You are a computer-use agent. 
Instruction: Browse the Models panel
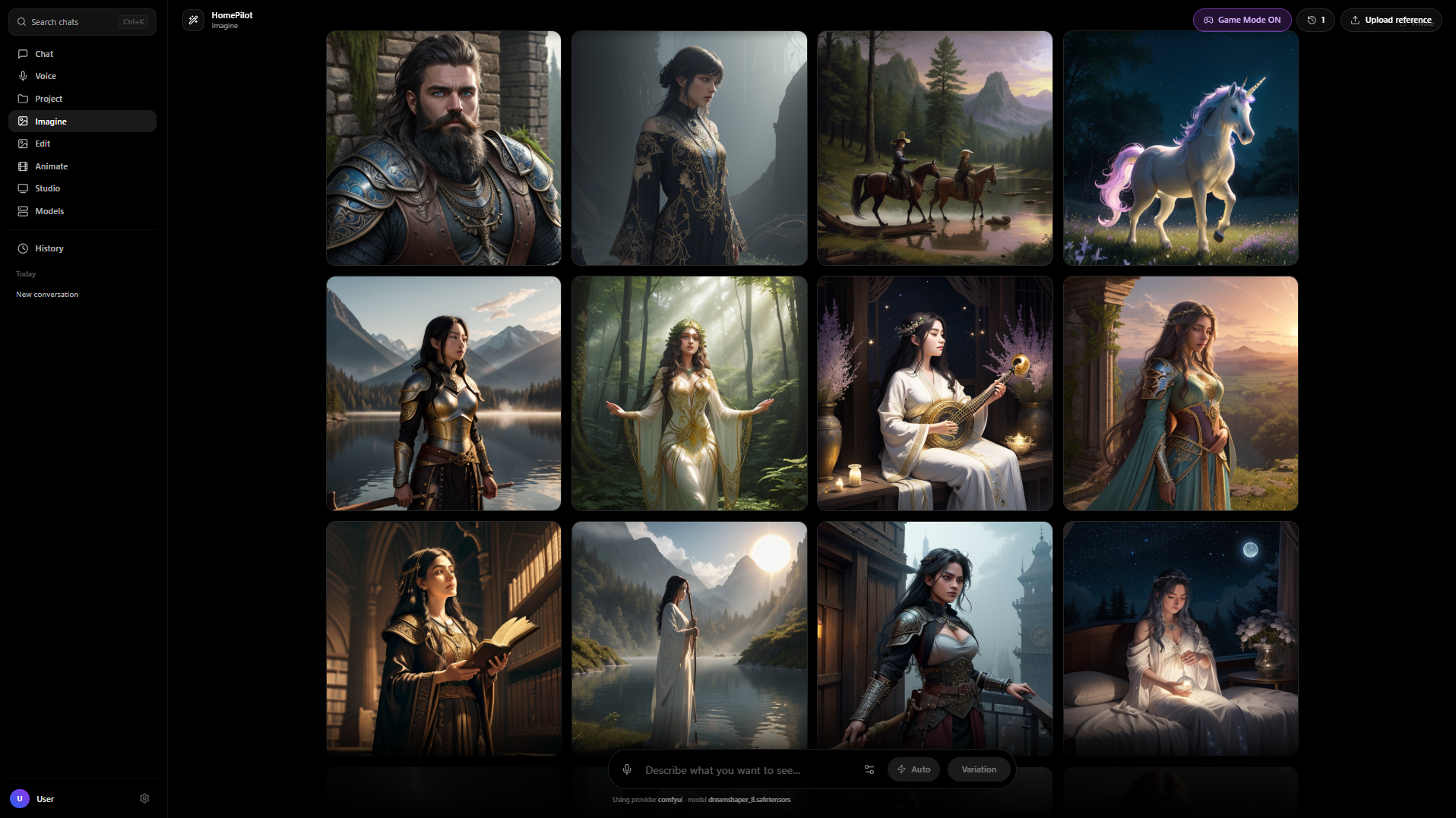49,210
